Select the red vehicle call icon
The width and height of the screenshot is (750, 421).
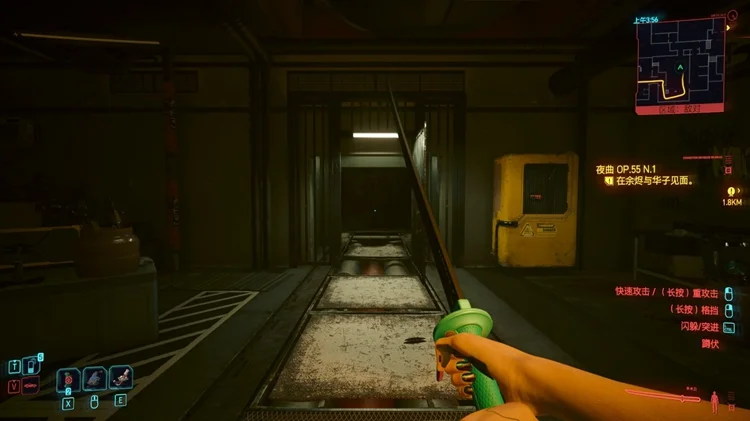pyautogui.click(x=30, y=386)
